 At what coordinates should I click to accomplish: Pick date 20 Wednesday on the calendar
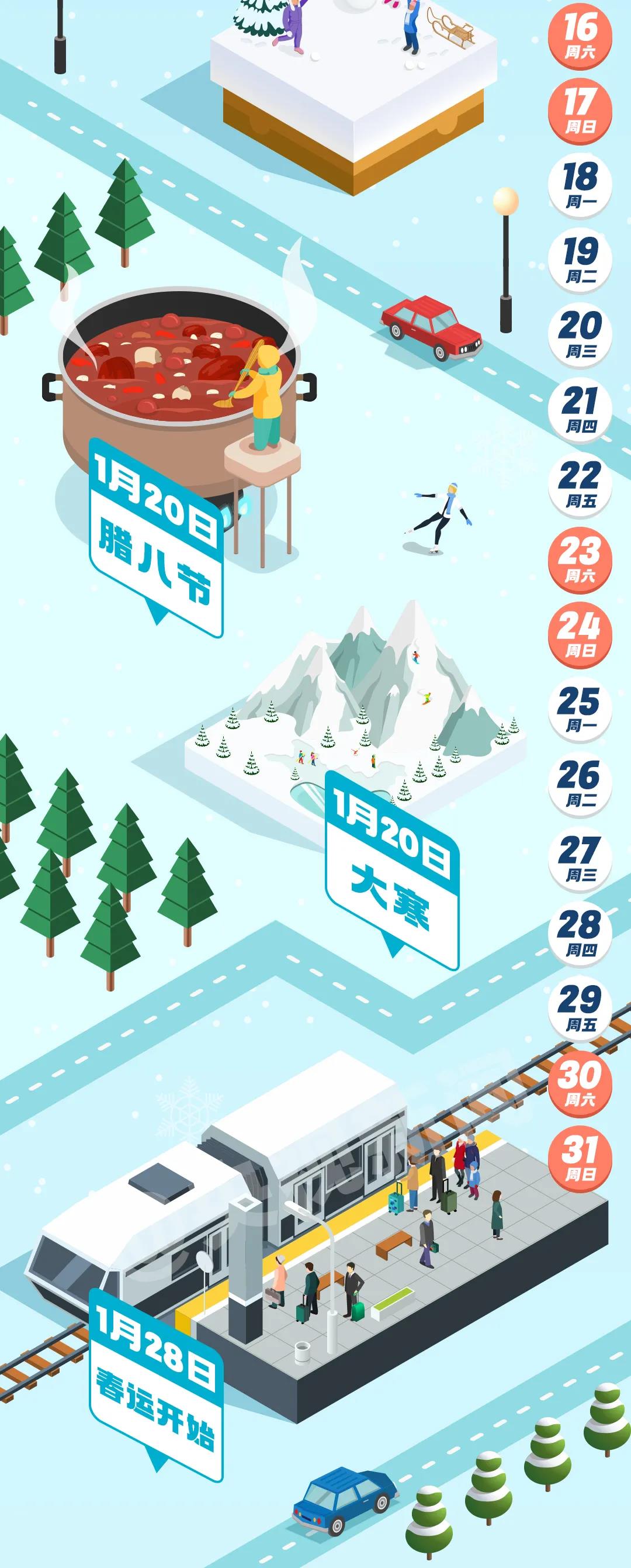[x=580, y=336]
